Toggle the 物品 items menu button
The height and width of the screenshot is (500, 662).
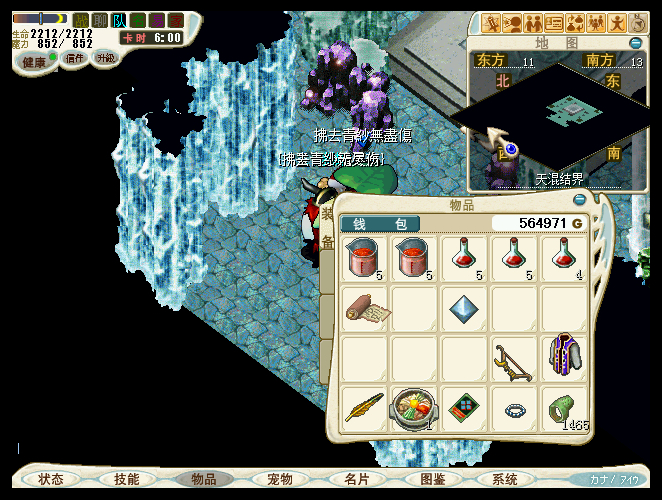pos(204,479)
